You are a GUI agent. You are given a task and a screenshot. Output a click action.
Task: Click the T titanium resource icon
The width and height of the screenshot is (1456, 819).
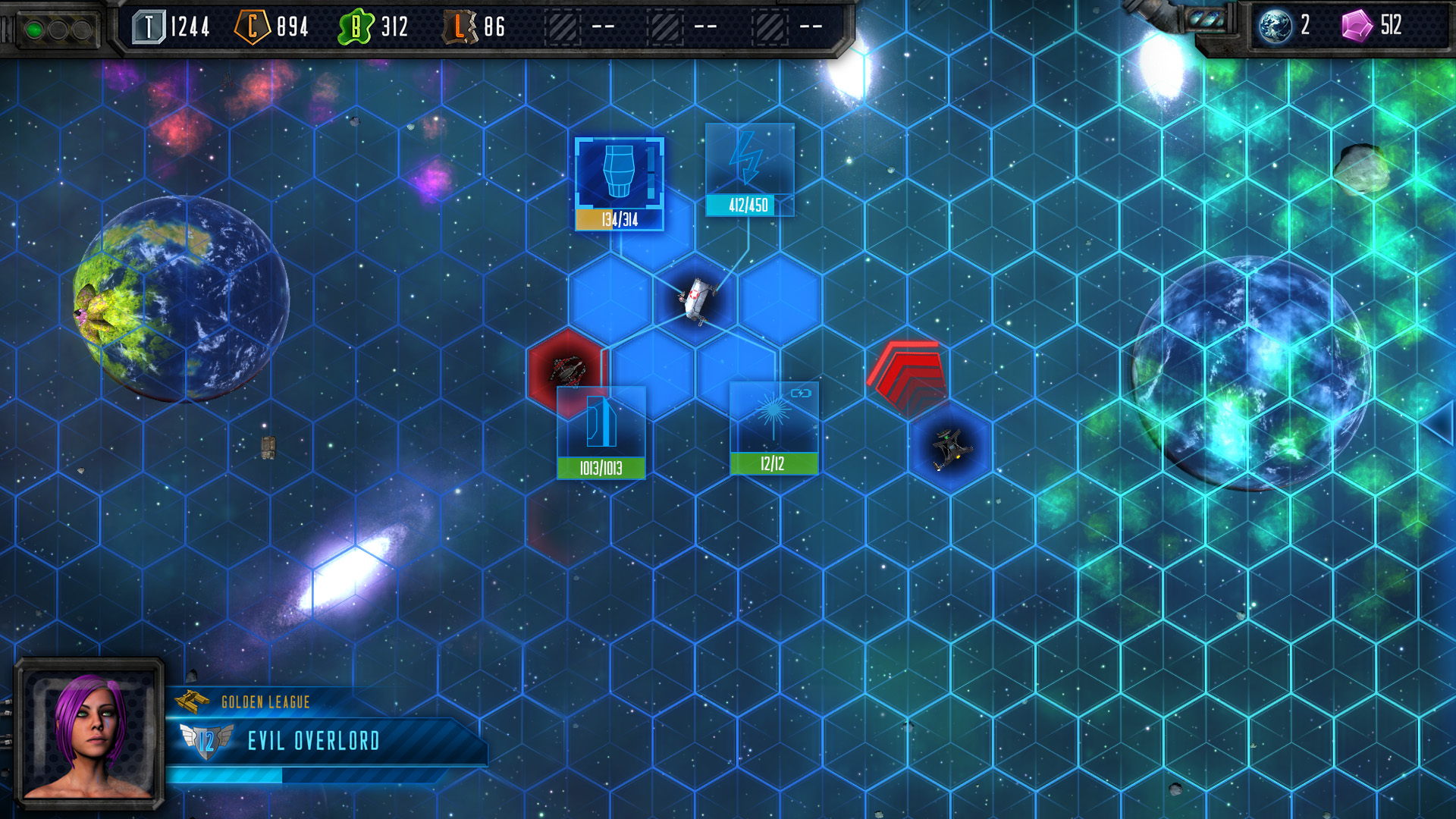(149, 25)
